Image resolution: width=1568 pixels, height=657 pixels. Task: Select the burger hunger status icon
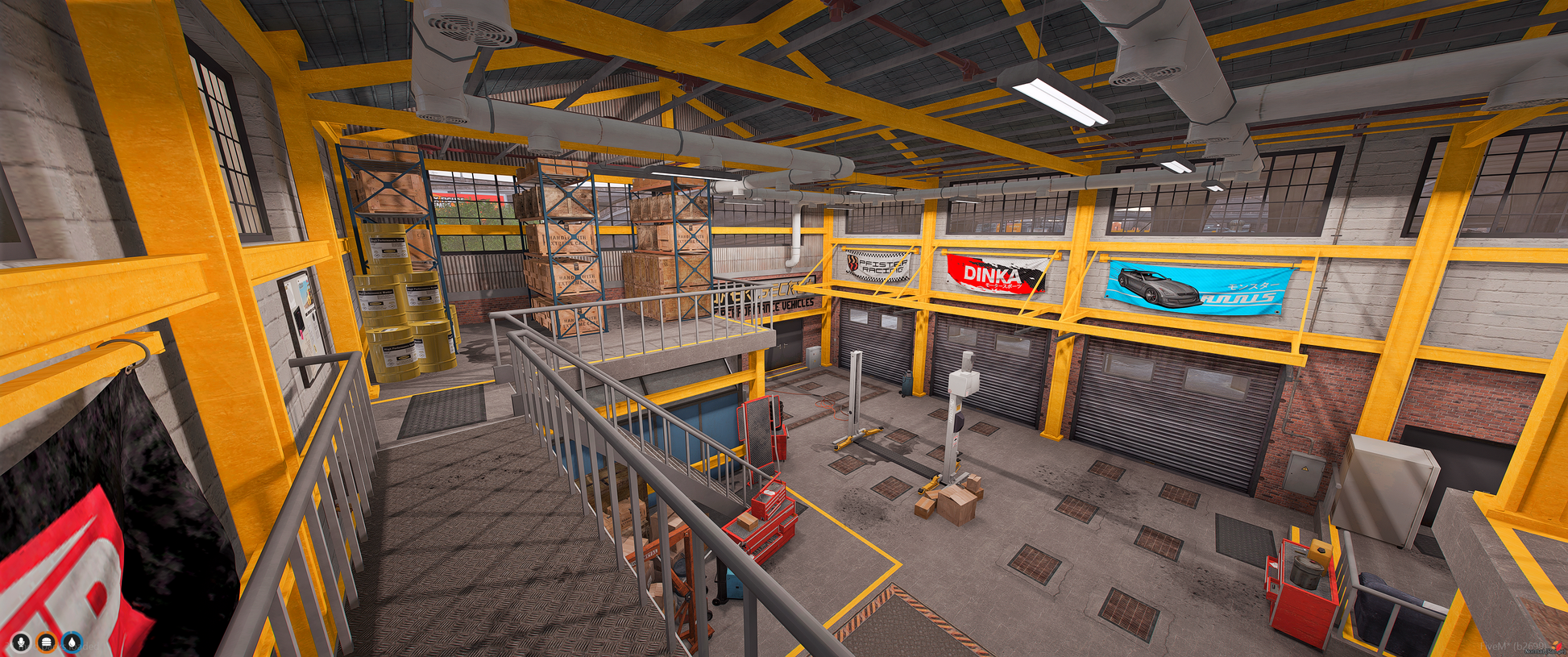click(47, 642)
